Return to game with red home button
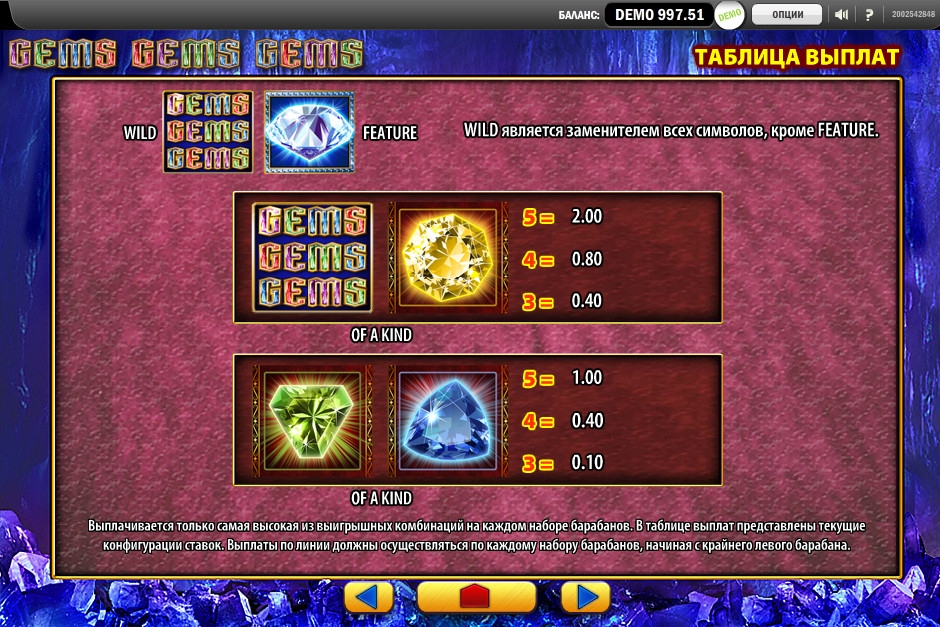The height and width of the screenshot is (627, 940). [477, 597]
